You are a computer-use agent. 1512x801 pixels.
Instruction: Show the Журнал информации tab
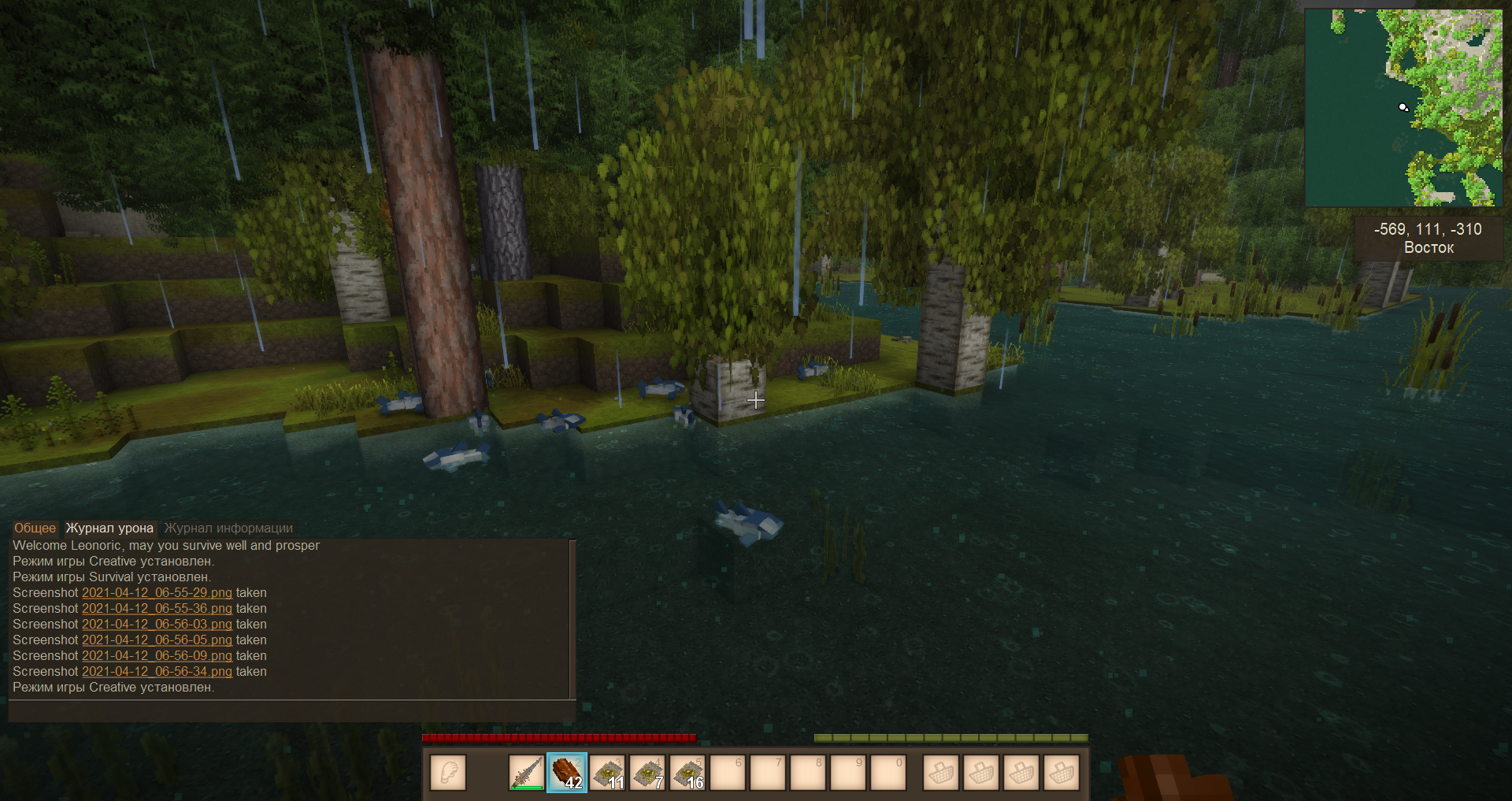(228, 528)
